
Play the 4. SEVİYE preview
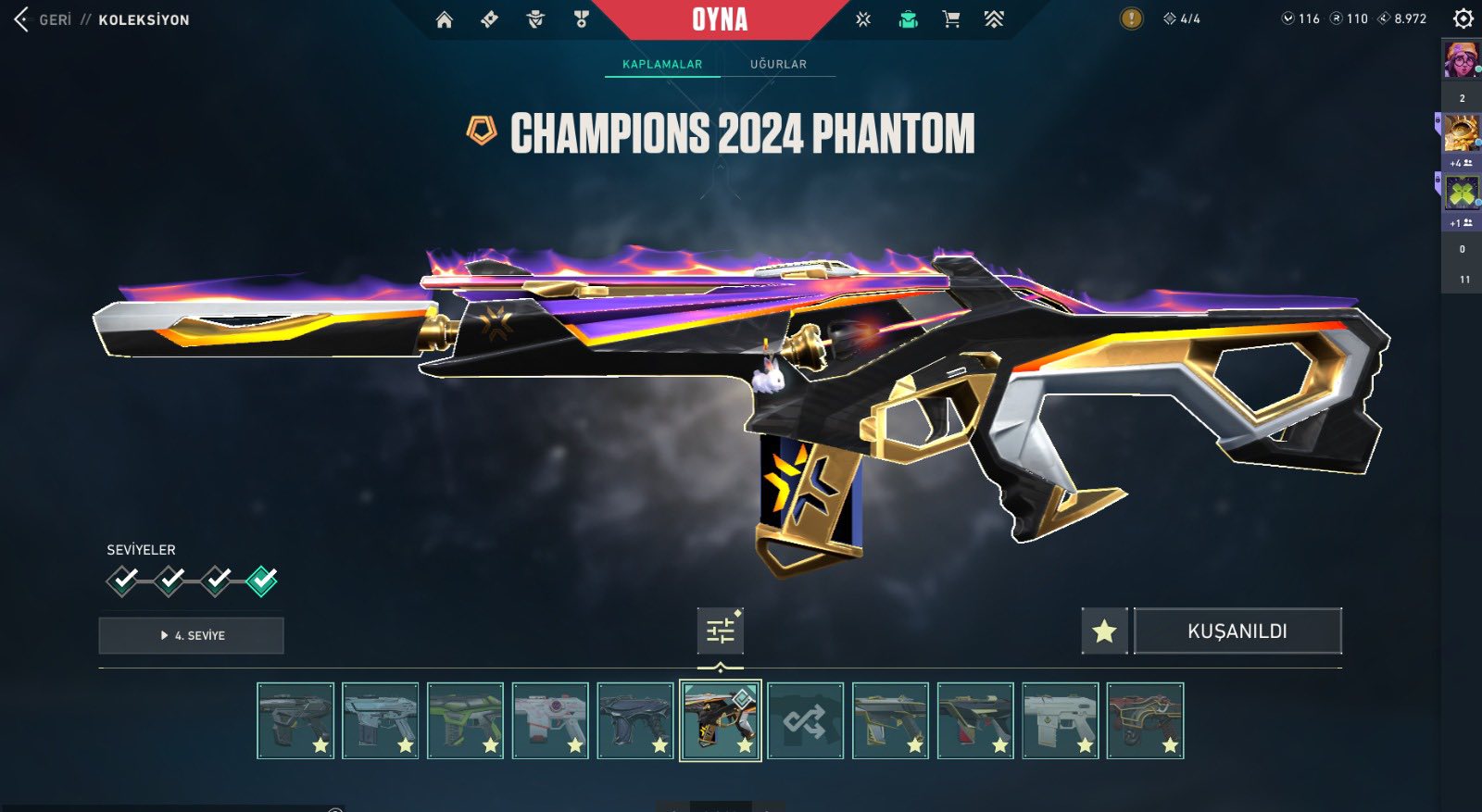pos(192,636)
